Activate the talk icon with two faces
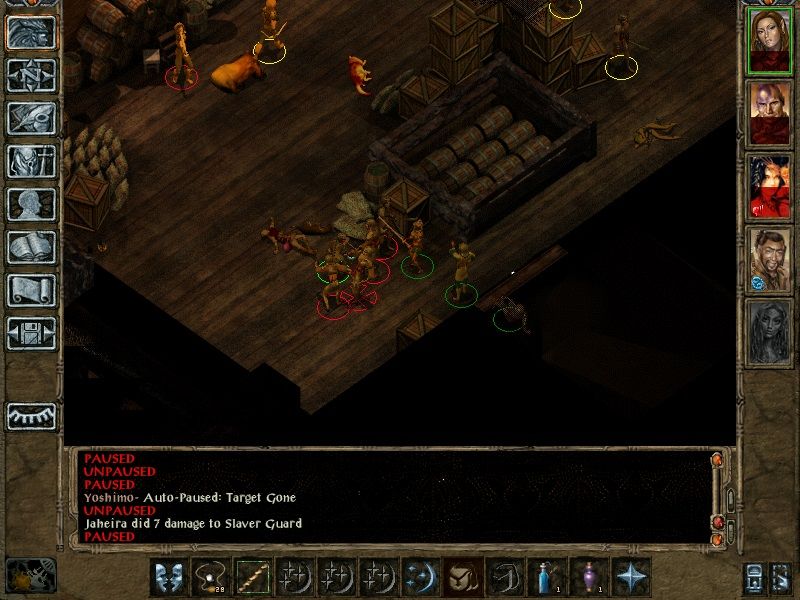 [169, 577]
